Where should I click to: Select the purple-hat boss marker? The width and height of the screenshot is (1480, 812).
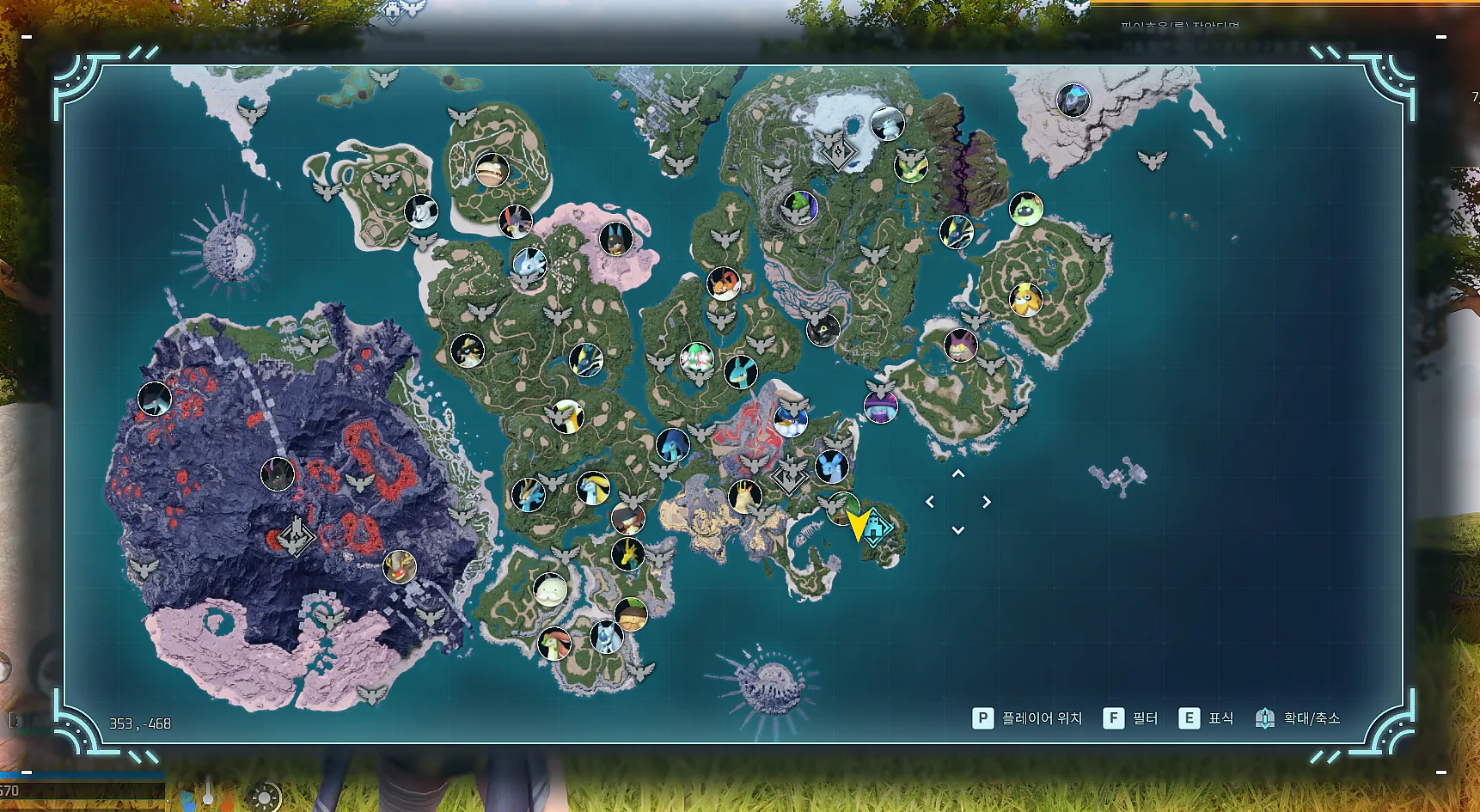880,406
